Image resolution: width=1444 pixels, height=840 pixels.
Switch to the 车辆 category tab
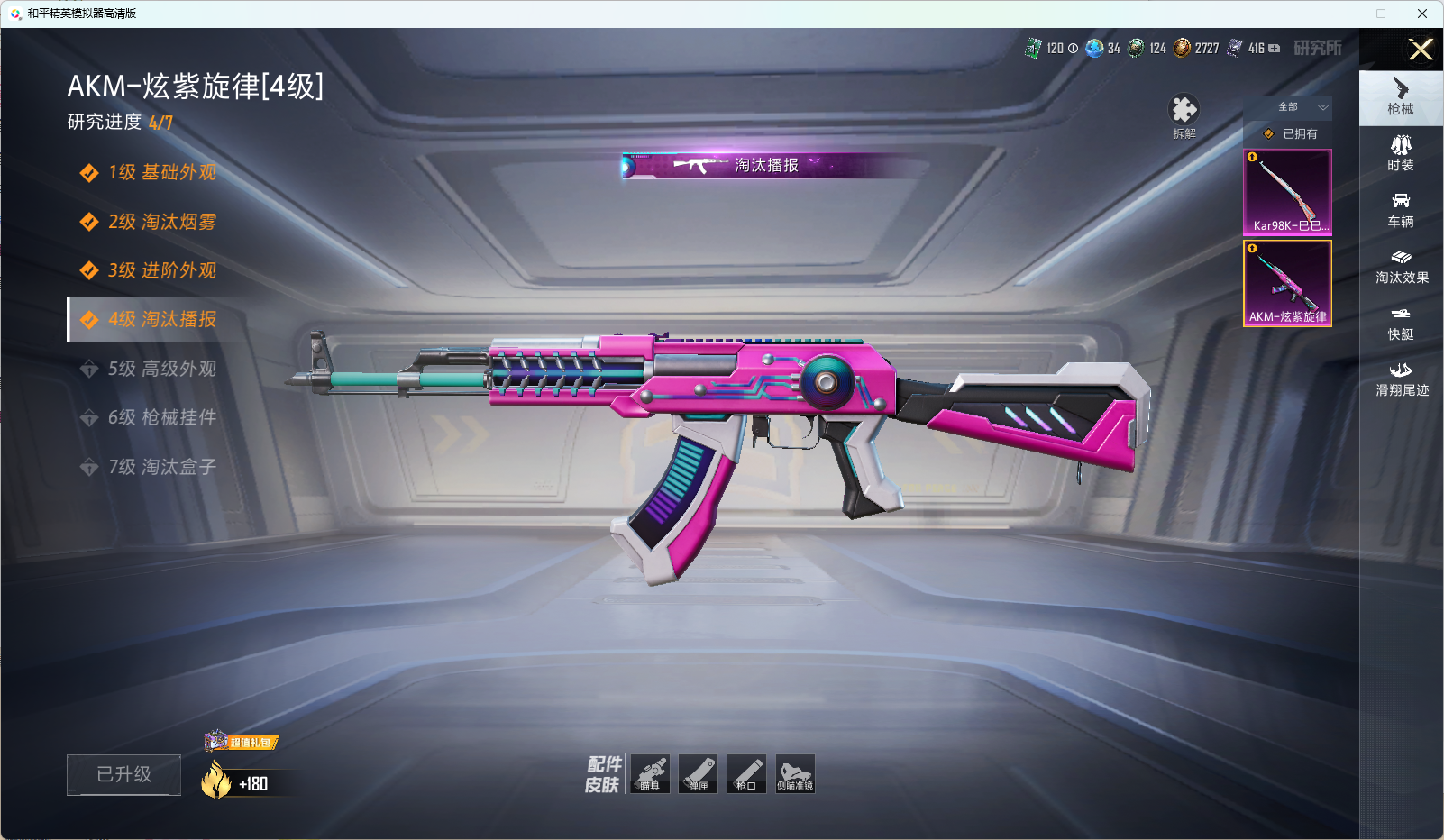click(x=1401, y=210)
